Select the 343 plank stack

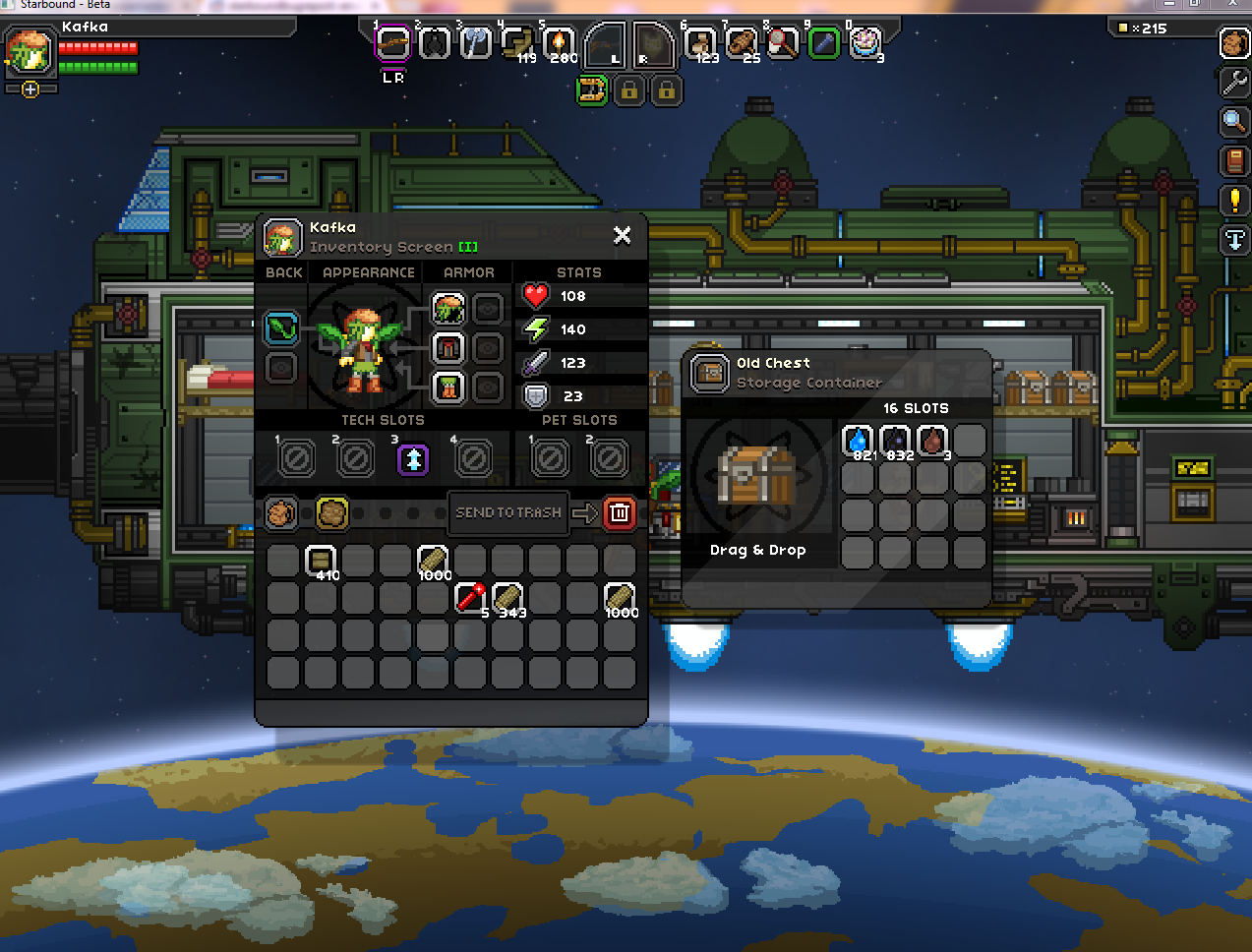point(507,597)
